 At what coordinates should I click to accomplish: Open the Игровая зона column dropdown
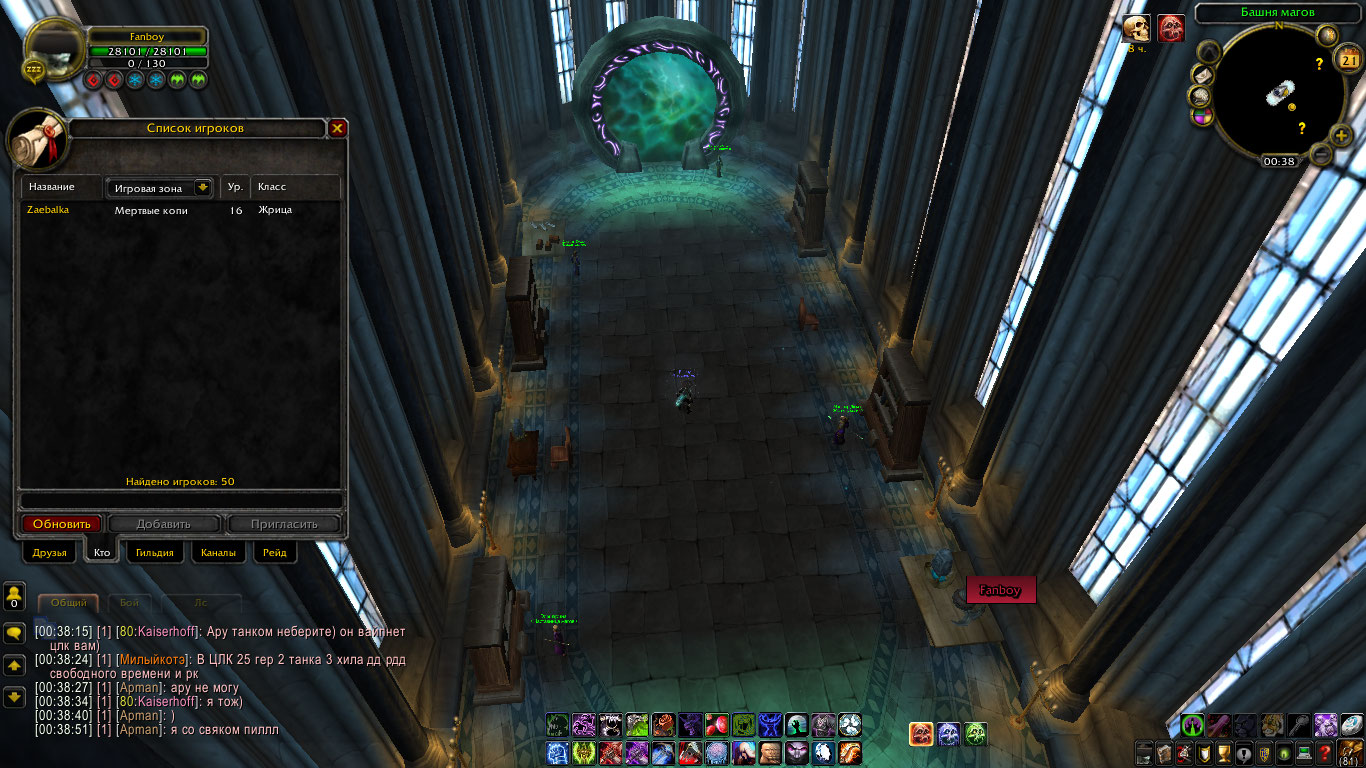coord(203,187)
